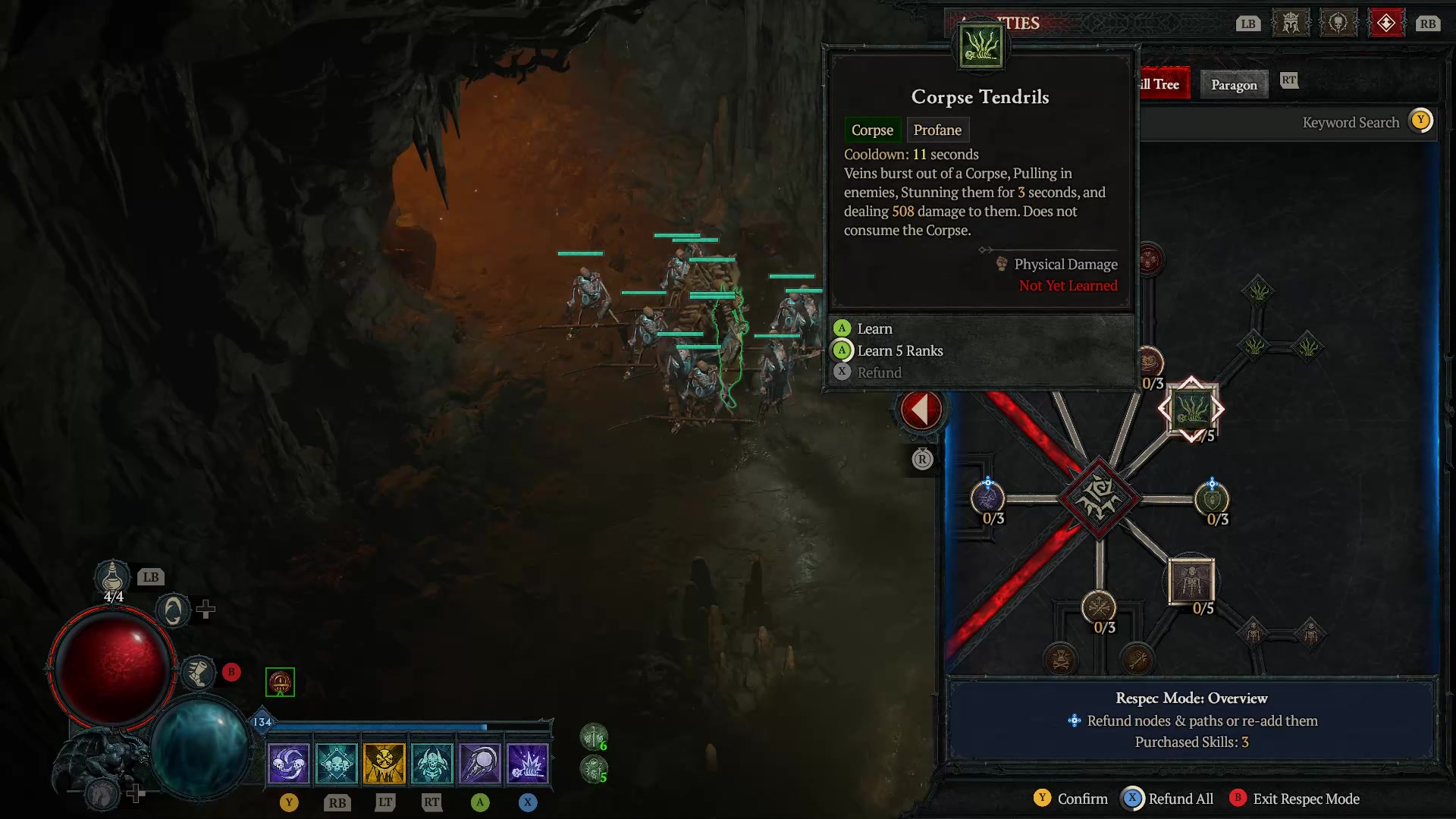
Task: Click the Corpse Explosion skill bound to X
Action: pyautogui.click(x=529, y=762)
